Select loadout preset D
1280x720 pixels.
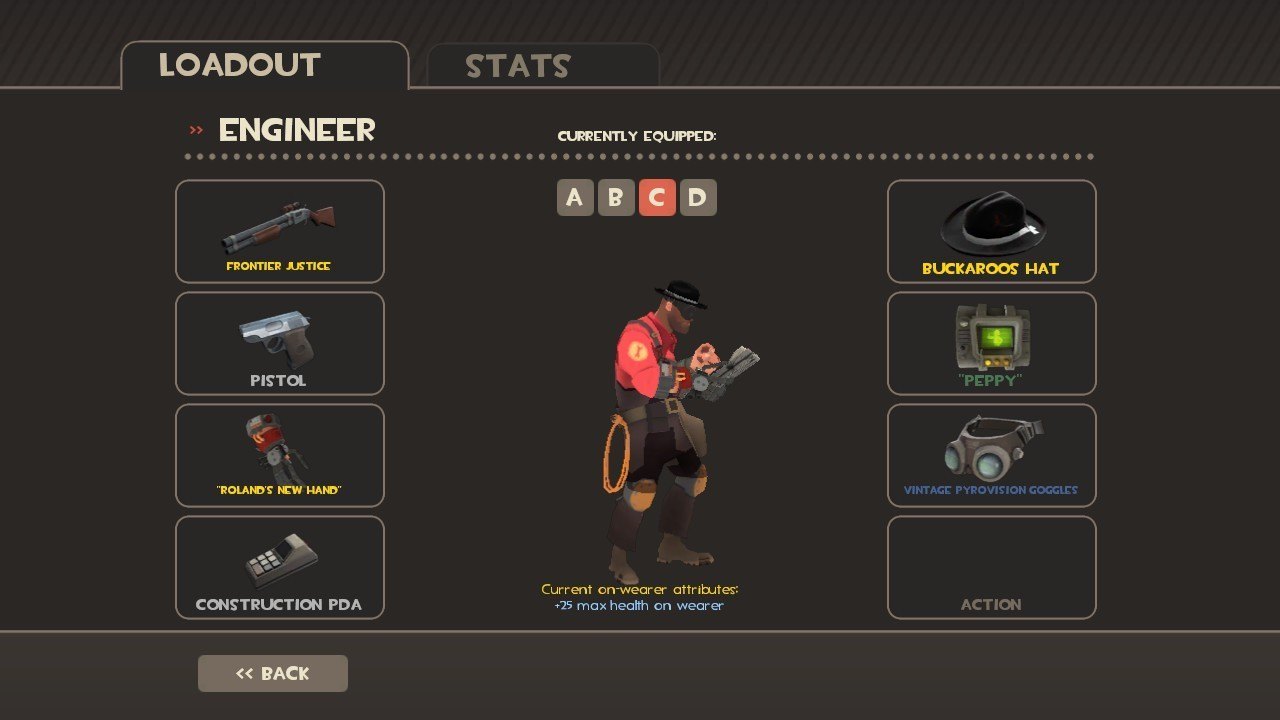click(698, 198)
